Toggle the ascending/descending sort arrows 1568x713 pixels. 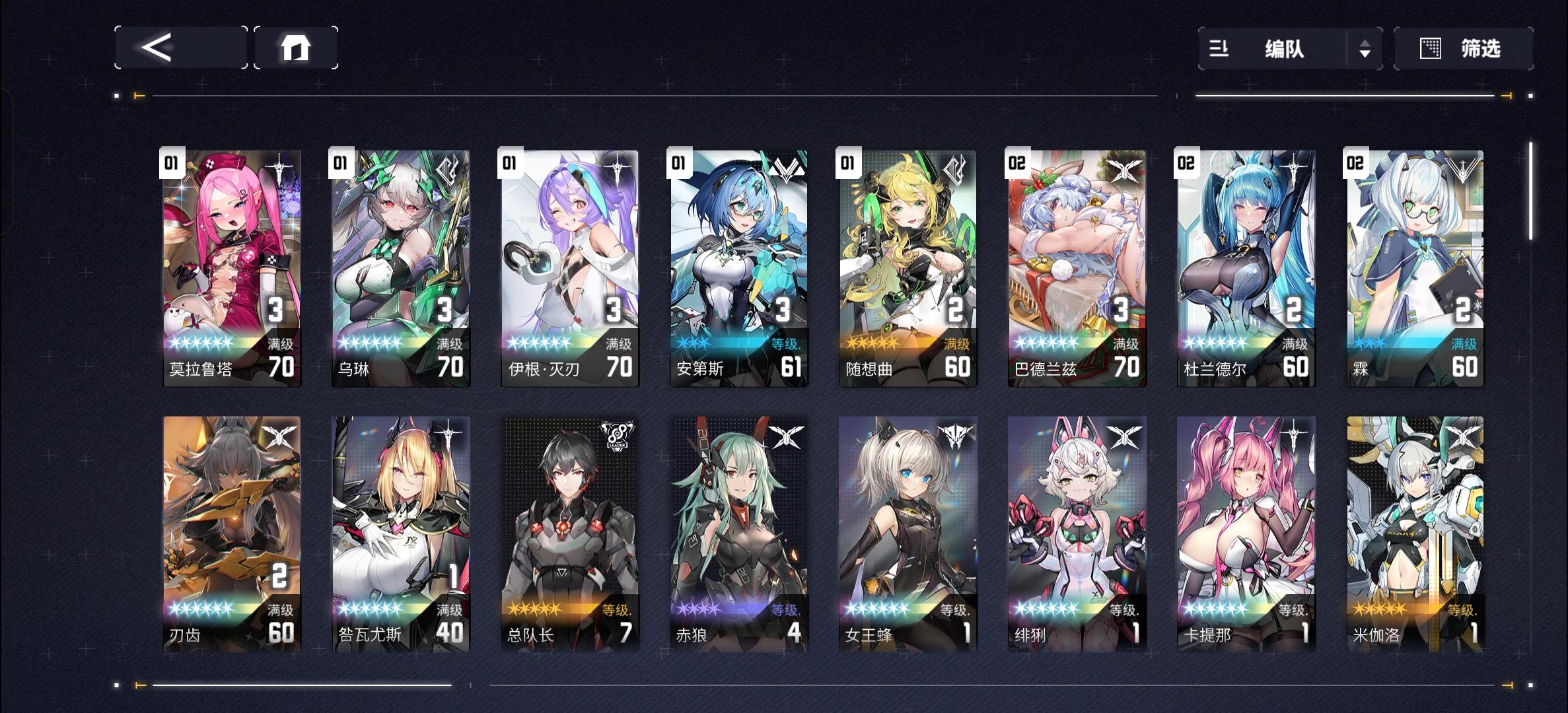[1366, 48]
